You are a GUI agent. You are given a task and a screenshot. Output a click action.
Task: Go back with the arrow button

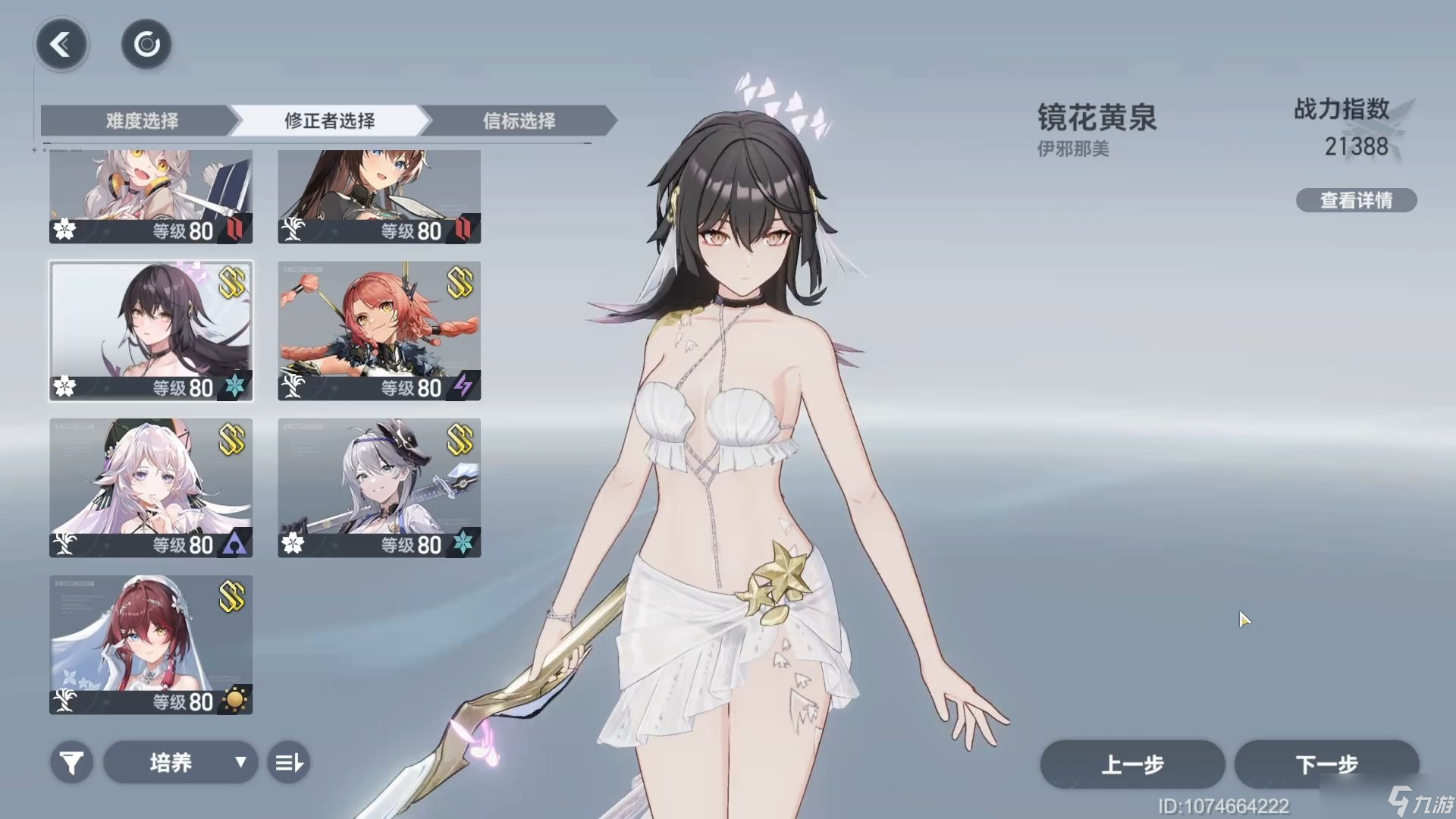pyautogui.click(x=61, y=45)
